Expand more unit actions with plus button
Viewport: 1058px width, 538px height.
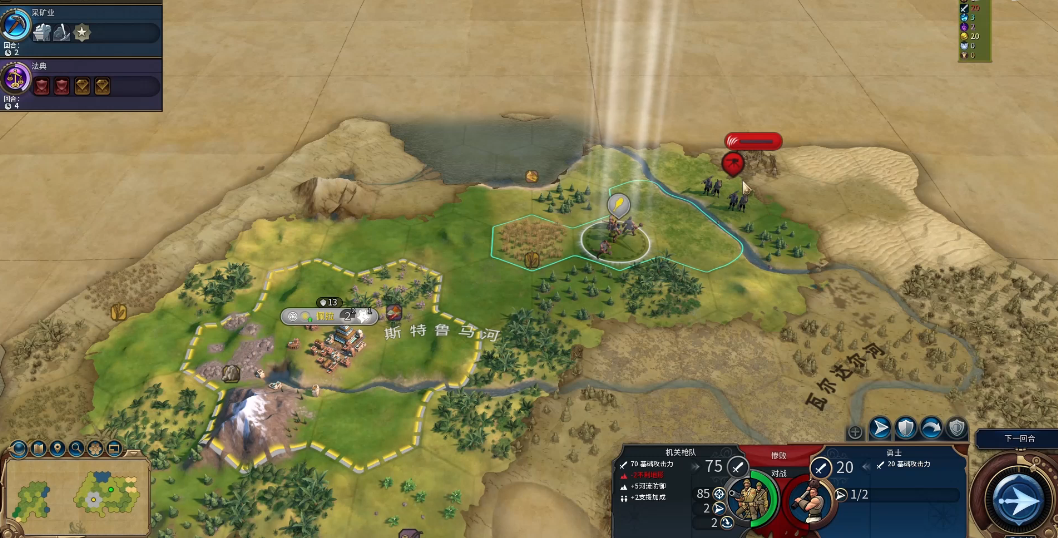855,432
